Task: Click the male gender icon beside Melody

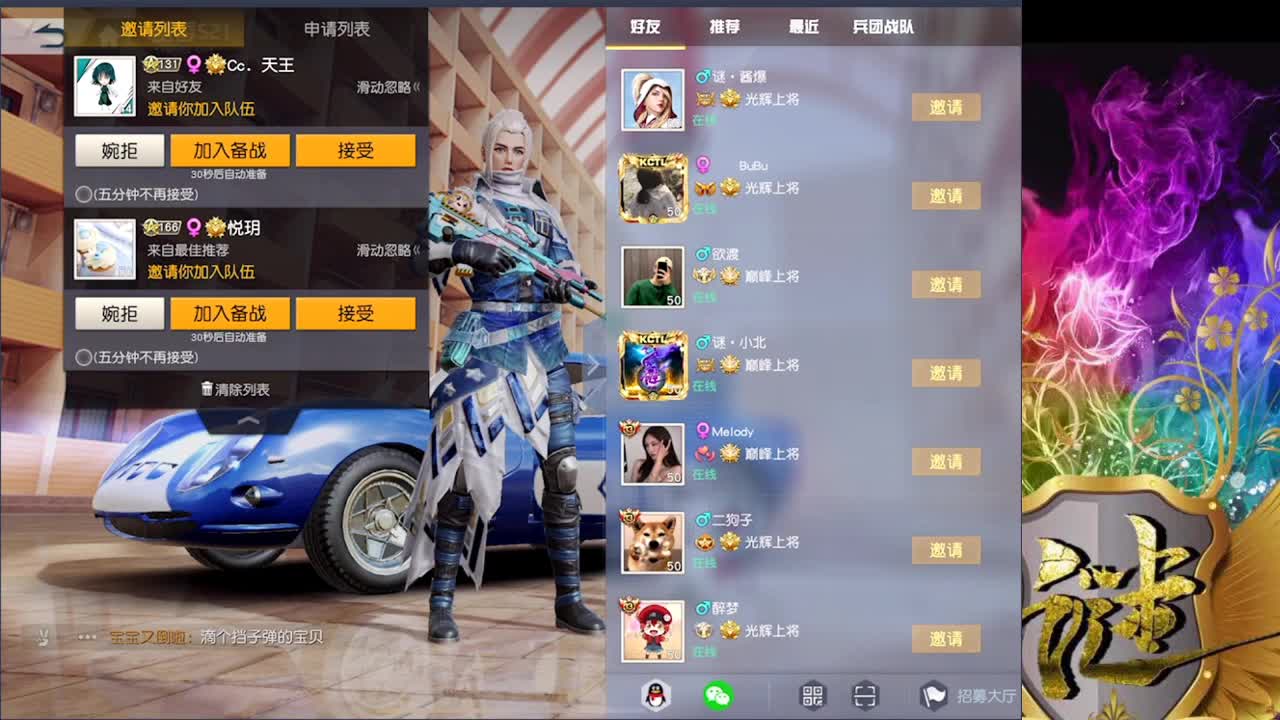Action: (705, 431)
